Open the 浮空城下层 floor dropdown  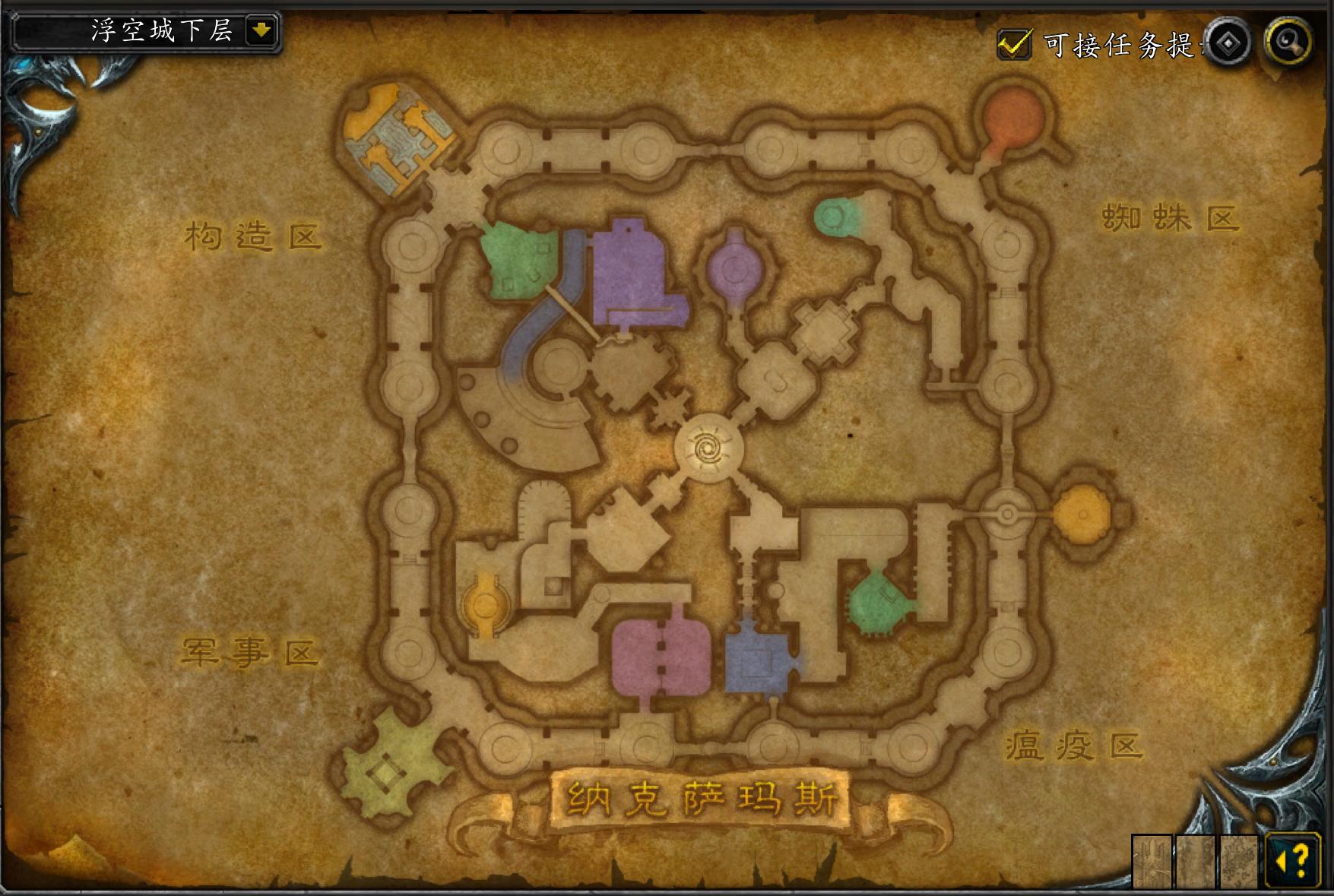click(261, 31)
